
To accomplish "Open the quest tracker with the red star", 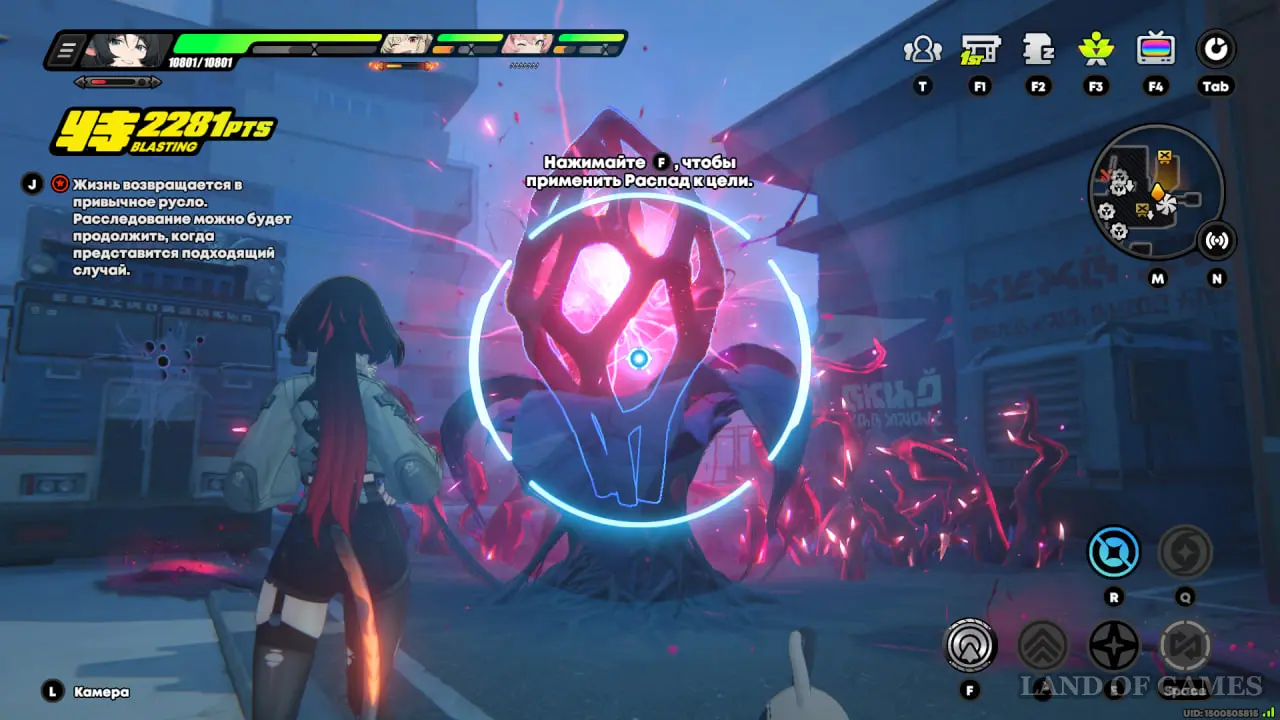I will (60, 184).
